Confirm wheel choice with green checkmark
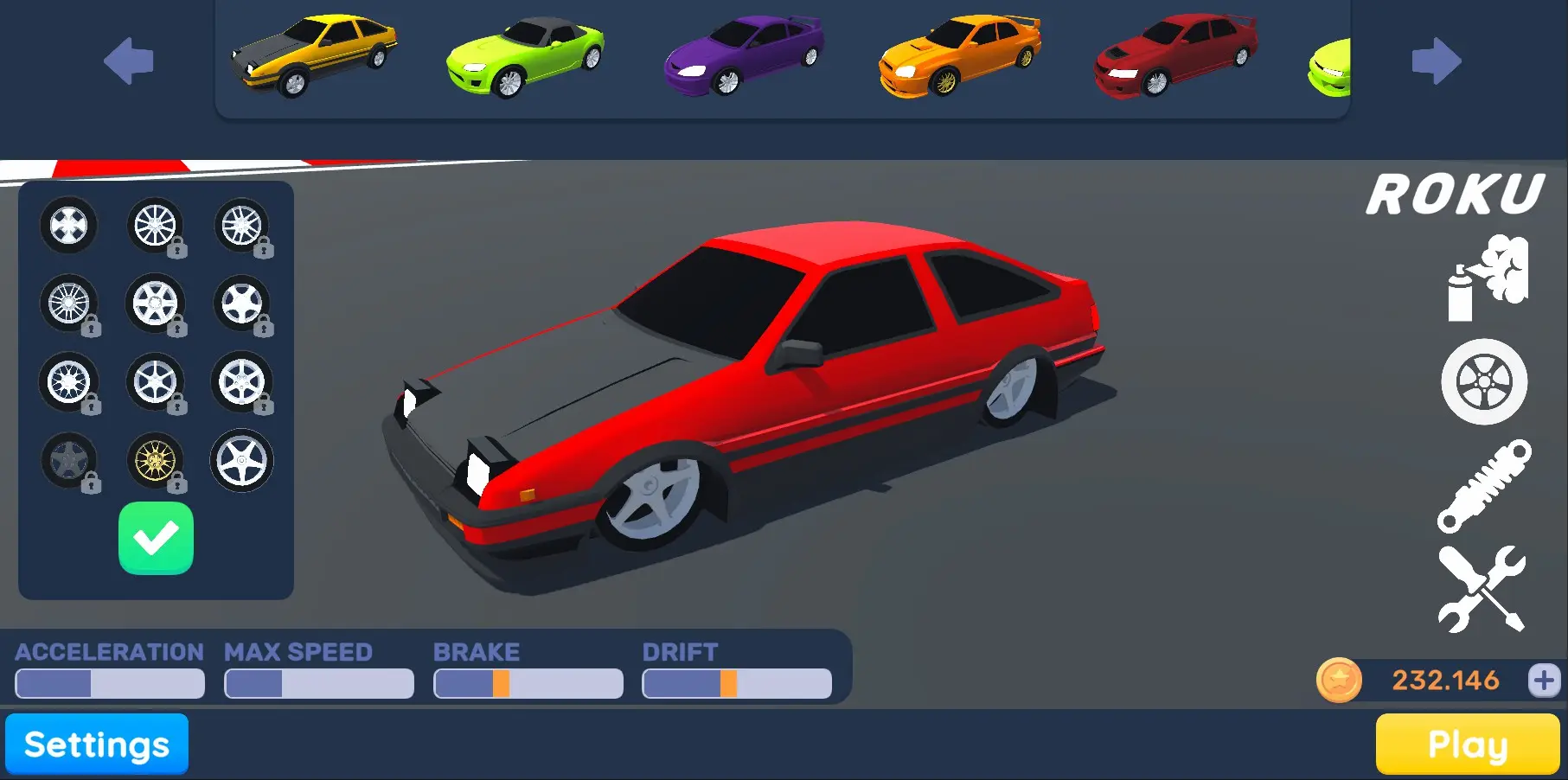This screenshot has width=1568, height=780. pyautogui.click(x=156, y=538)
